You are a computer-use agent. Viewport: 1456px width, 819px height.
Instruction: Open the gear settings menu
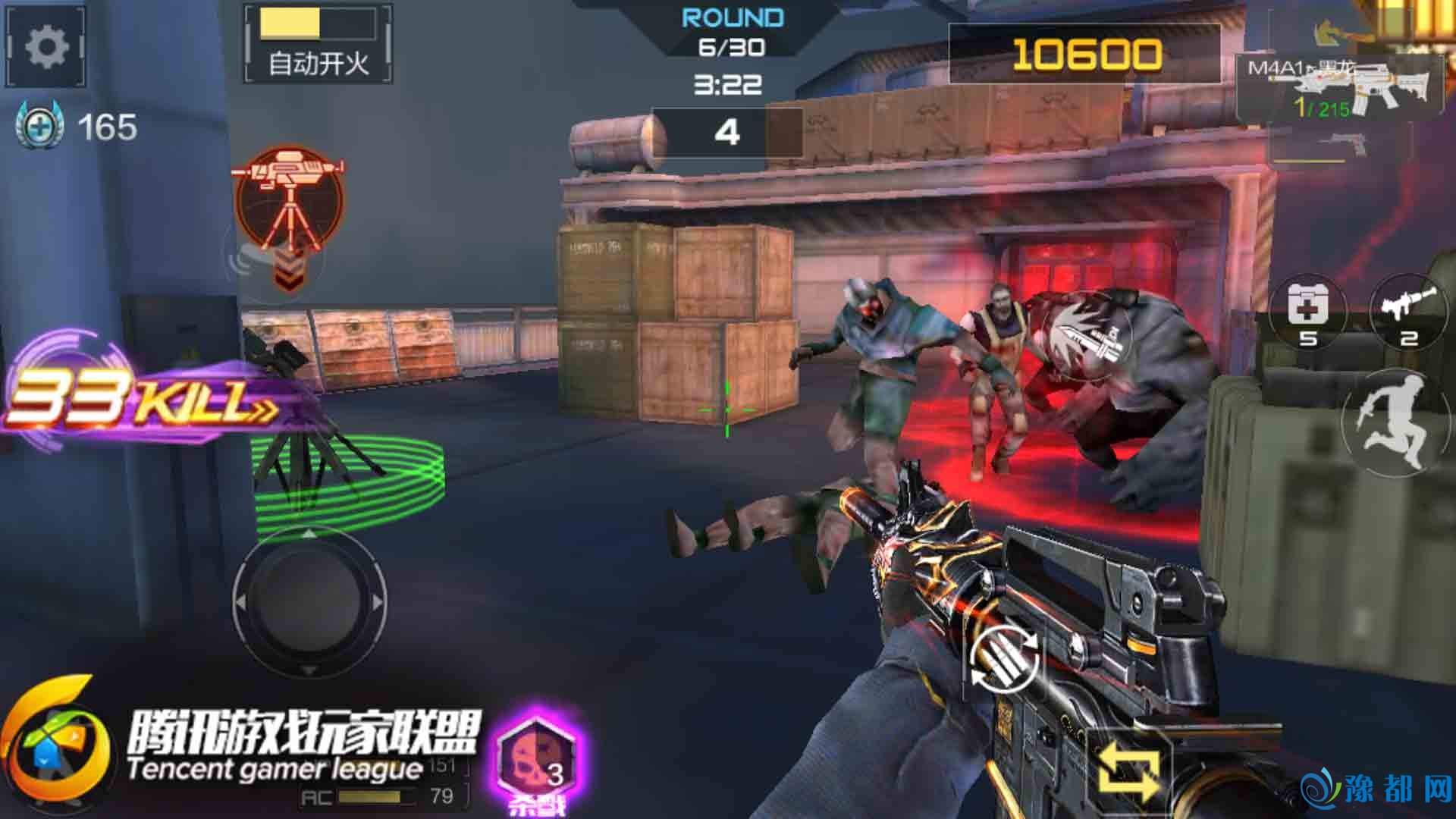(x=46, y=47)
